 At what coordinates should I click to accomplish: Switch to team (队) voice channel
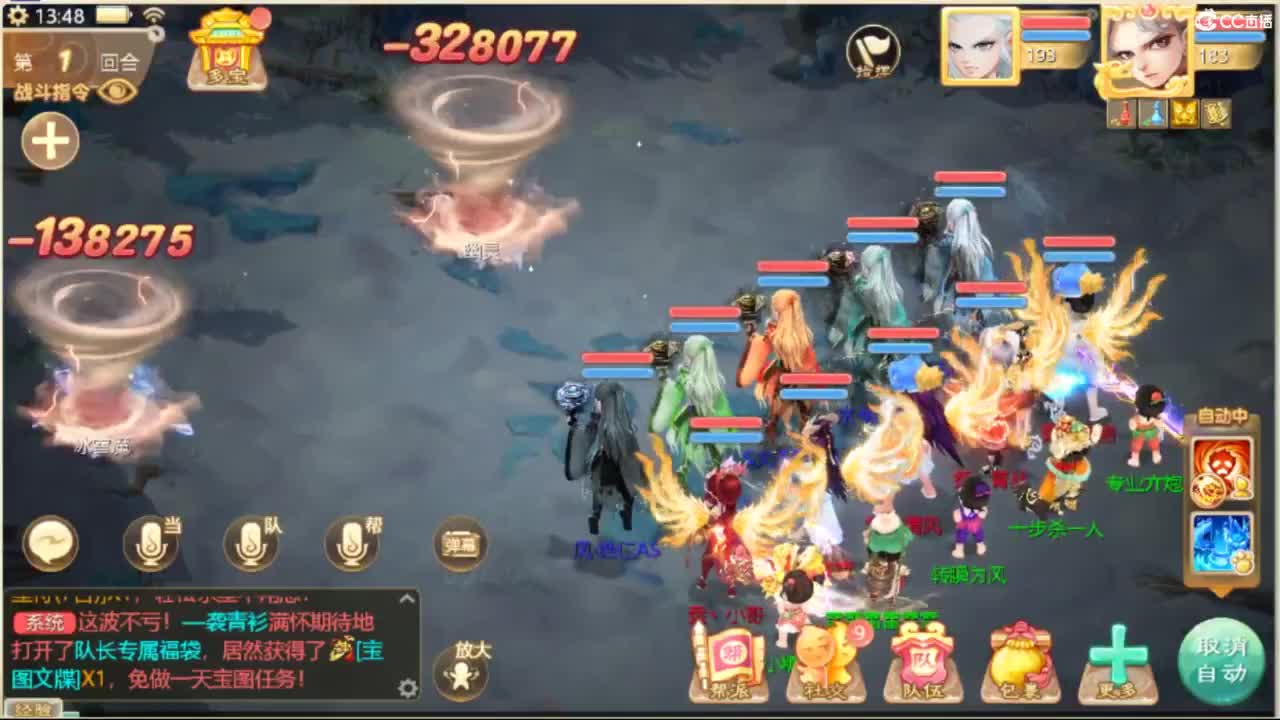click(252, 545)
